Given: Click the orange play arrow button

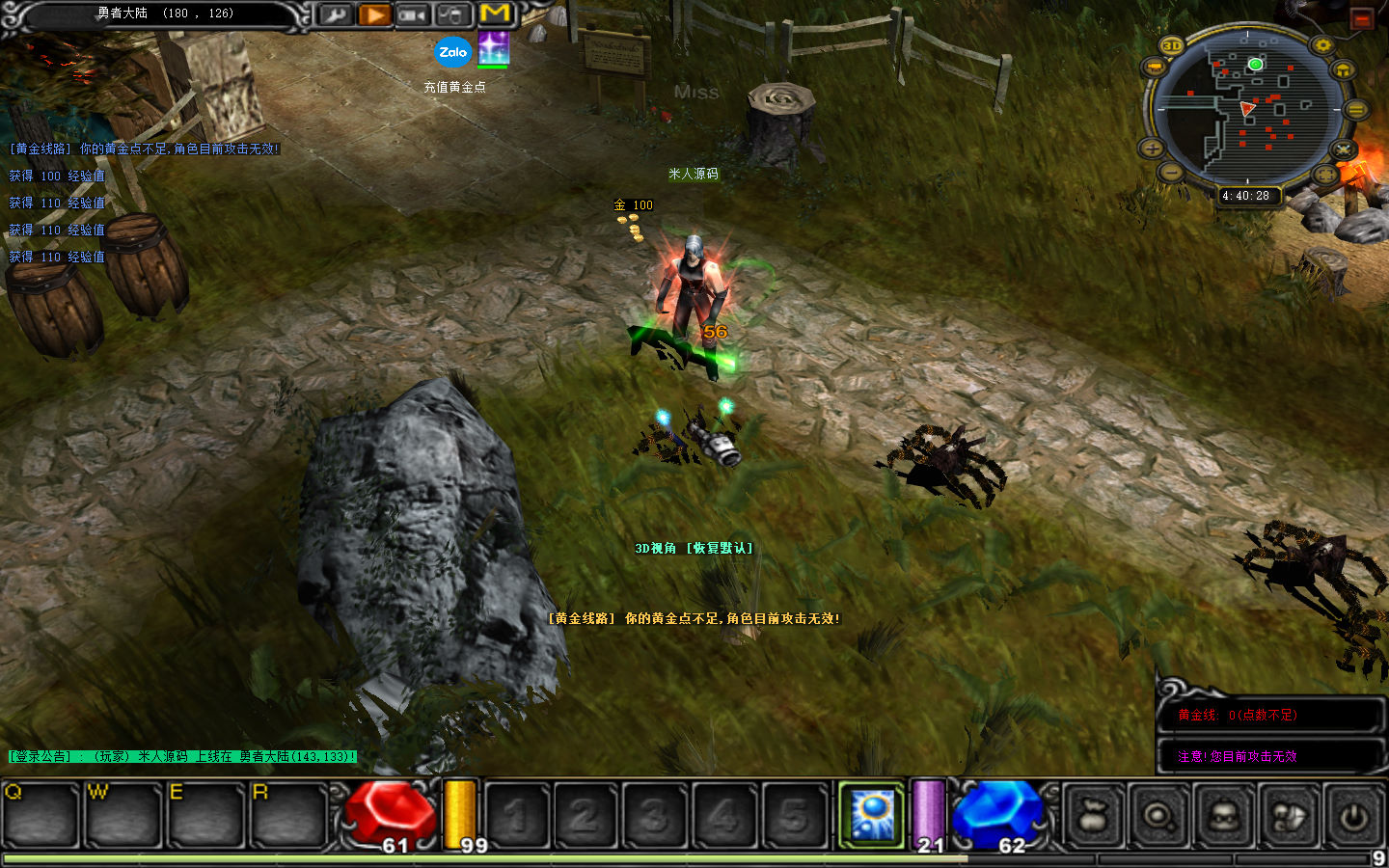Looking at the screenshot, I should pyautogui.click(x=374, y=15).
